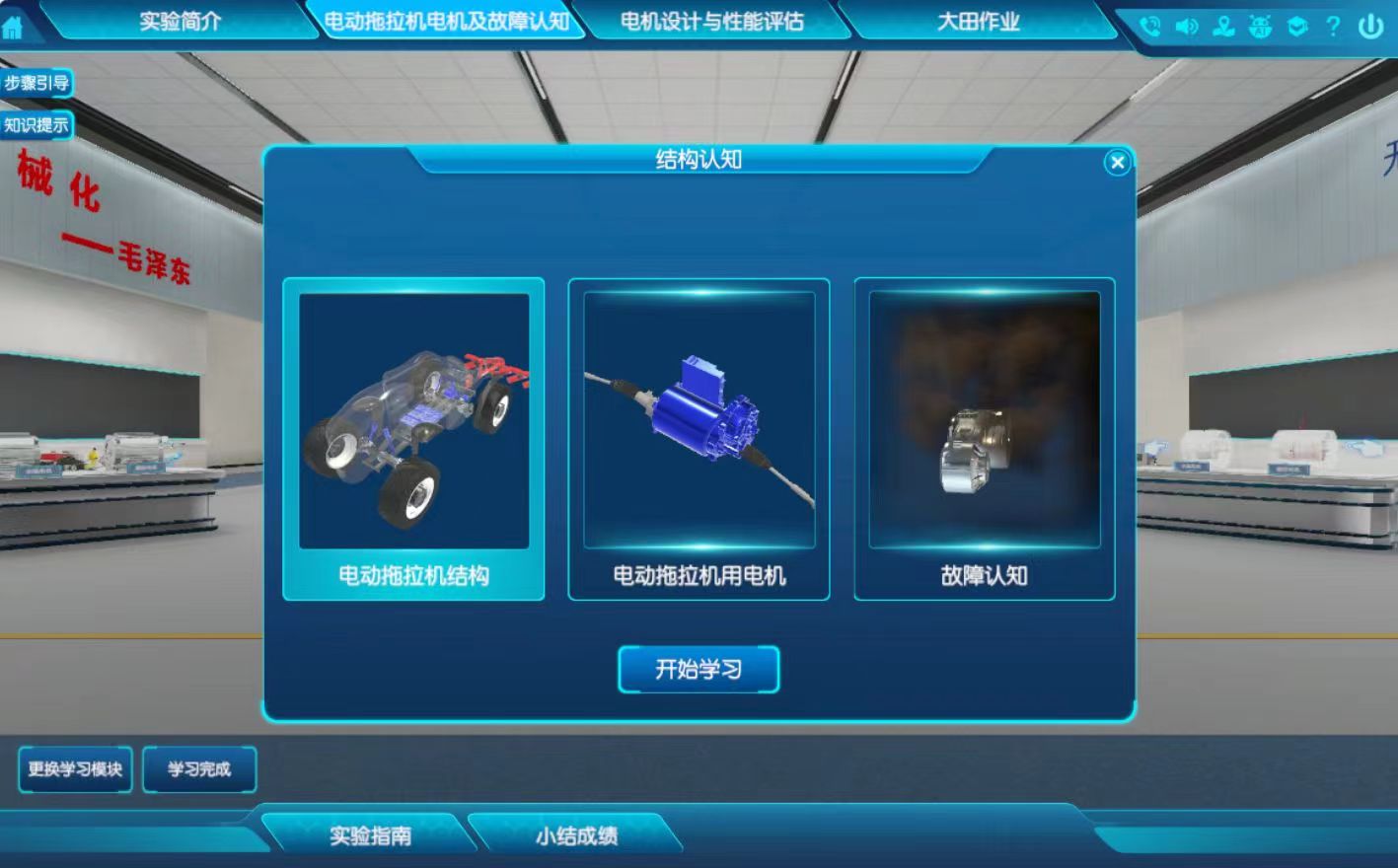1398x868 pixels.
Task: Select the location guide icon in the top bar
Action: coord(1223,28)
